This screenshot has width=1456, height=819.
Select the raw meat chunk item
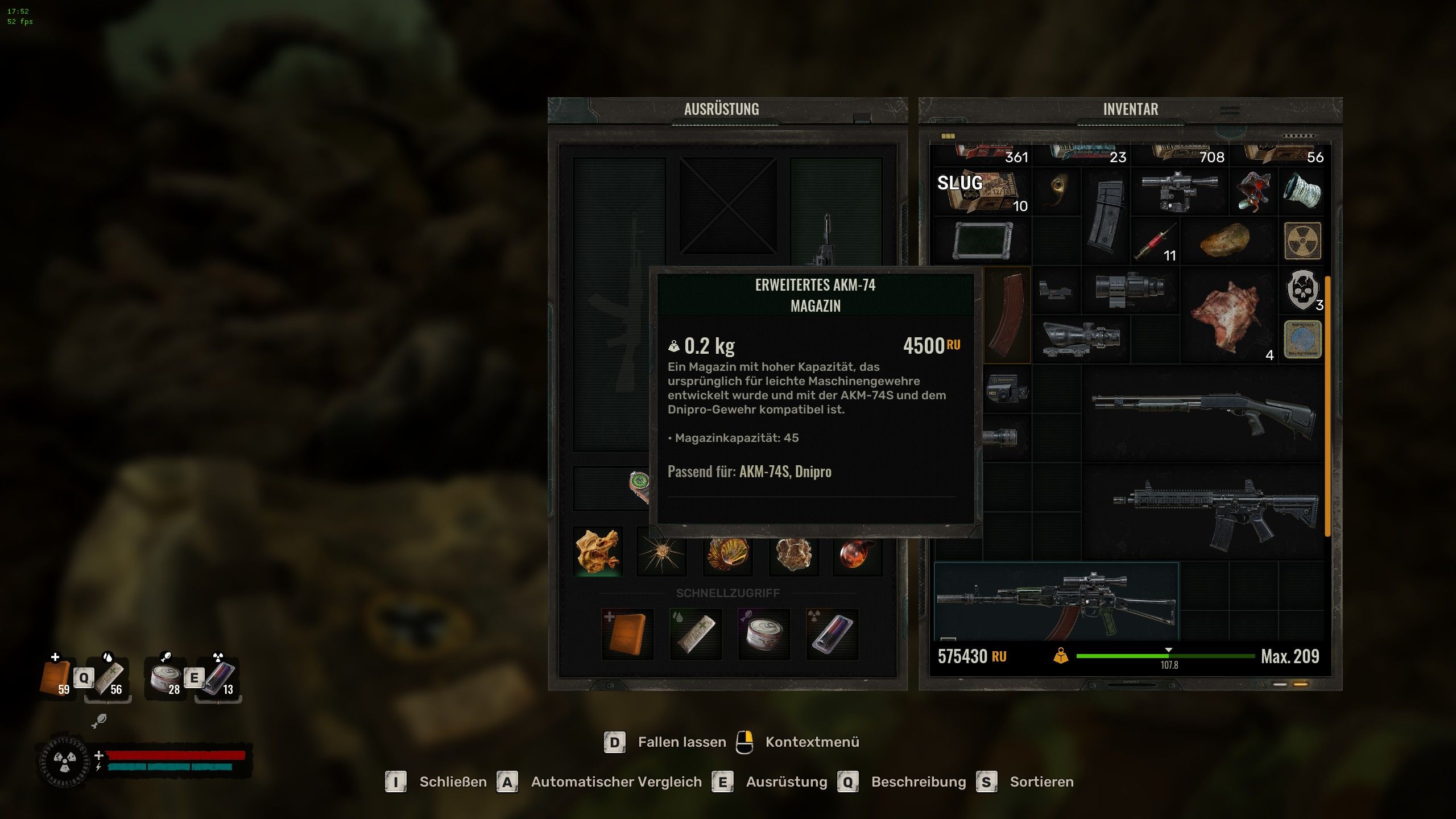1227,315
